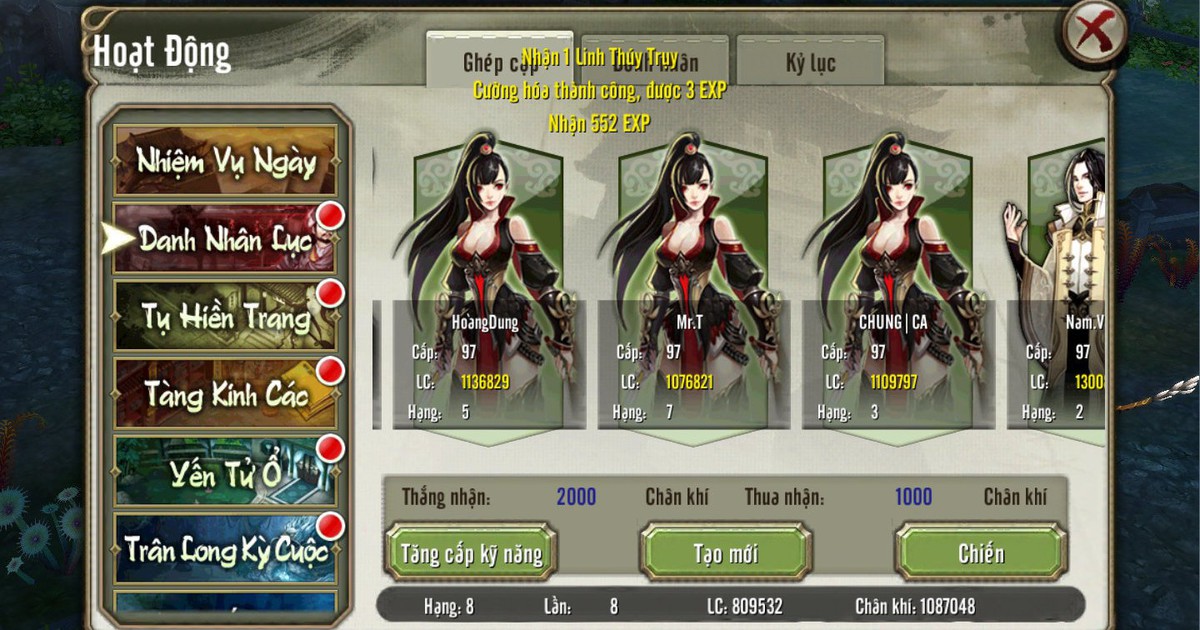
Task: Switch to the Kỷ lục tab
Action: pos(810,62)
